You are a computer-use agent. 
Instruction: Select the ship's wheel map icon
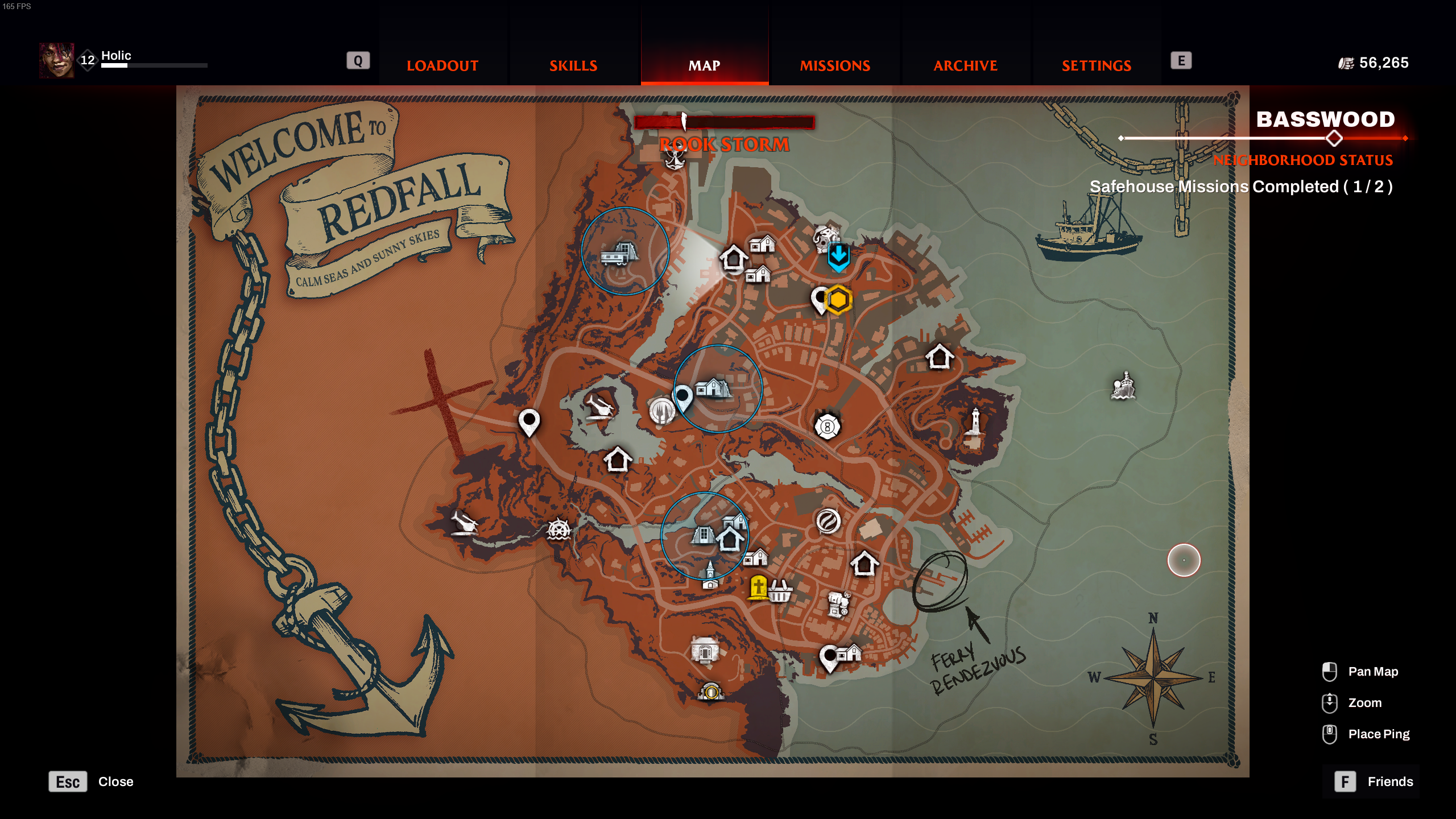pyautogui.click(x=558, y=530)
